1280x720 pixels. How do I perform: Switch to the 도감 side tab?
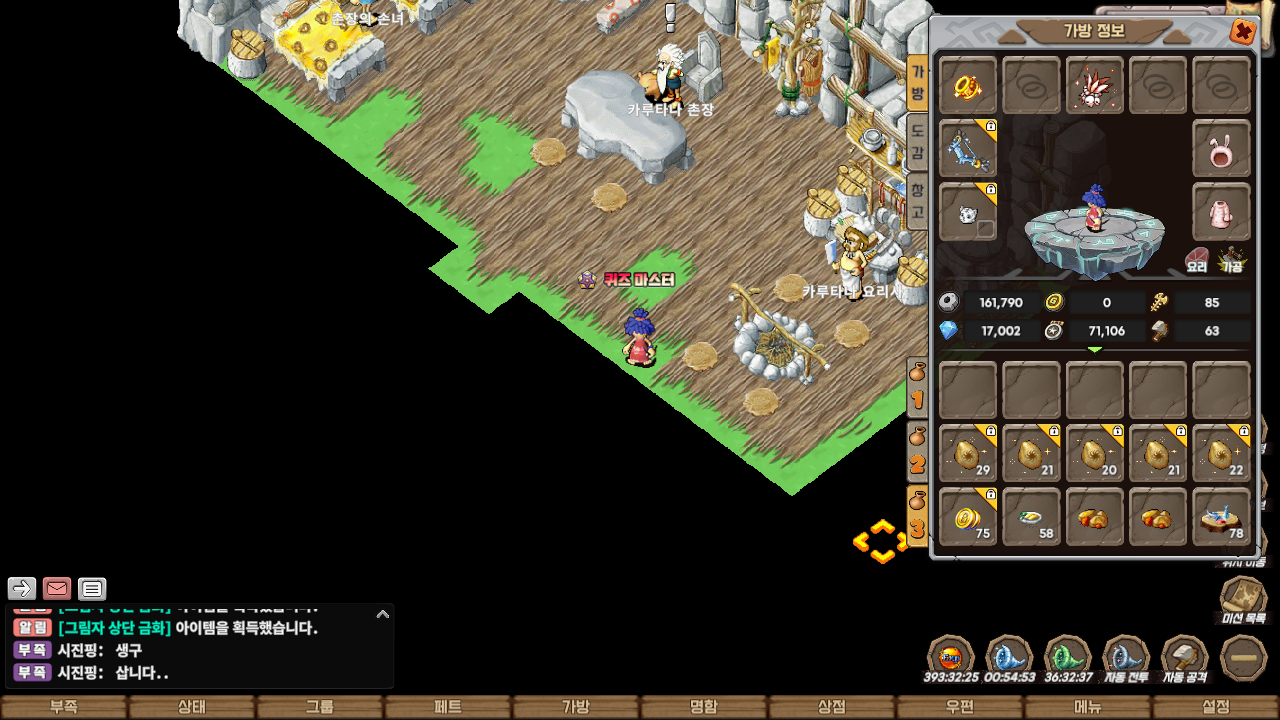pyautogui.click(x=917, y=140)
